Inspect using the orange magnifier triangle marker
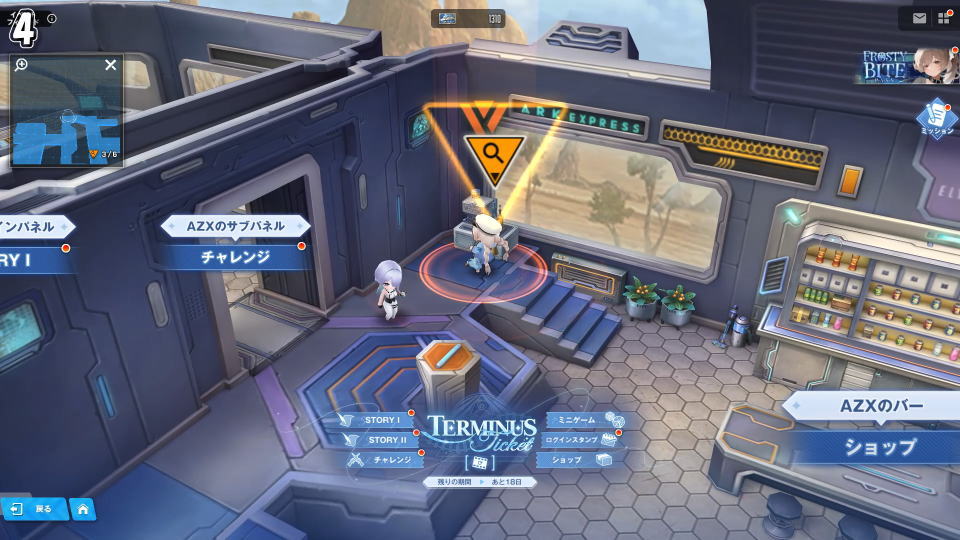 (492, 153)
